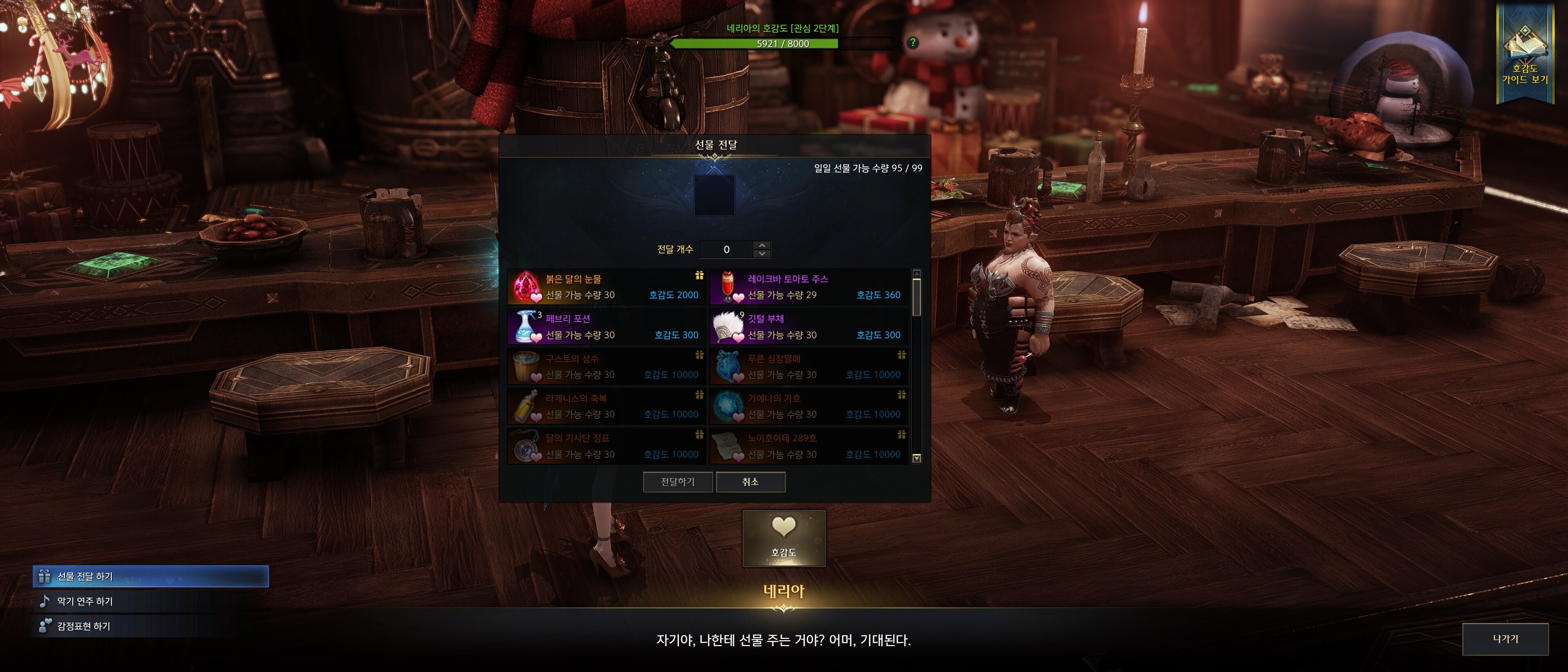Click the rapport bar question mark icon

pyautogui.click(x=912, y=43)
